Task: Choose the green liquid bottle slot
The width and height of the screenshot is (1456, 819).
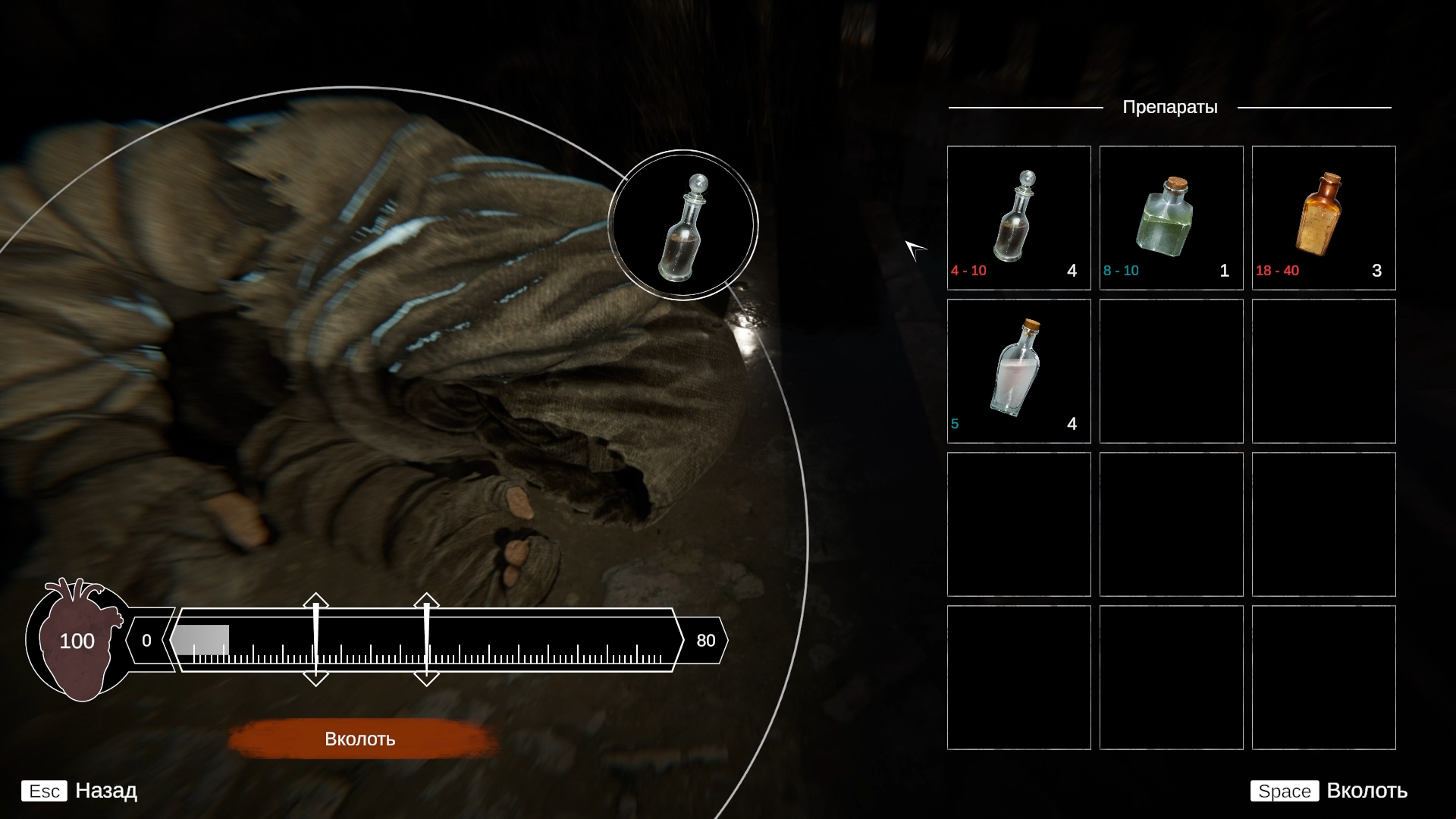Action: 1171,218
